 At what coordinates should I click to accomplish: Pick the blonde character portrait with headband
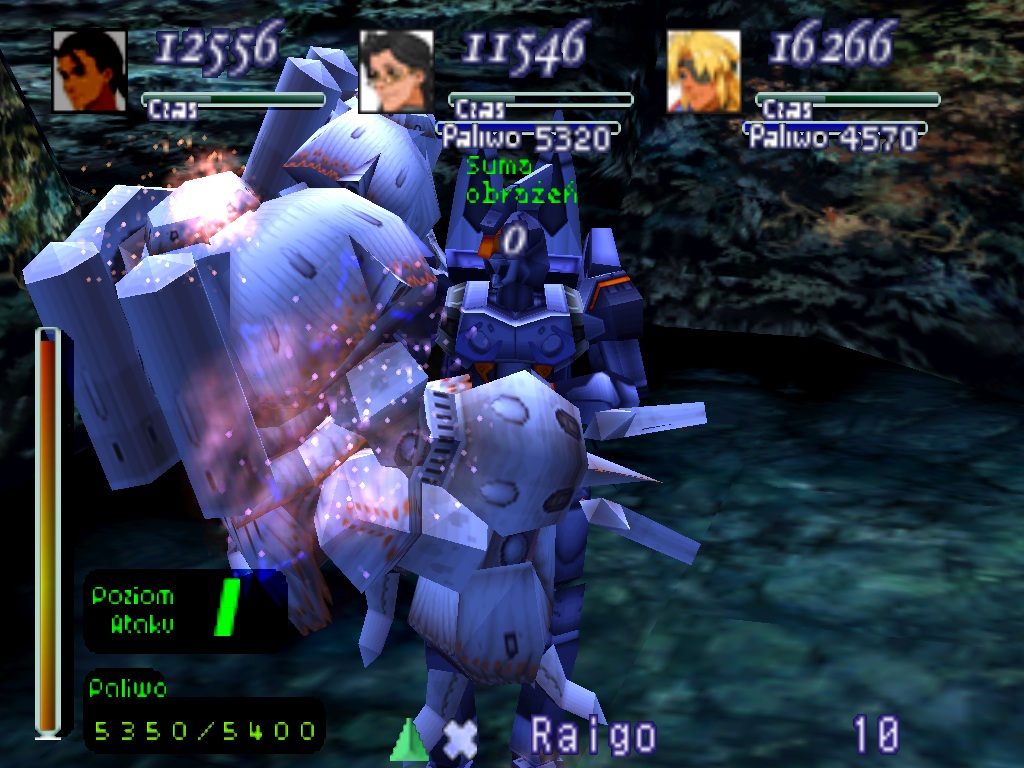click(x=704, y=71)
